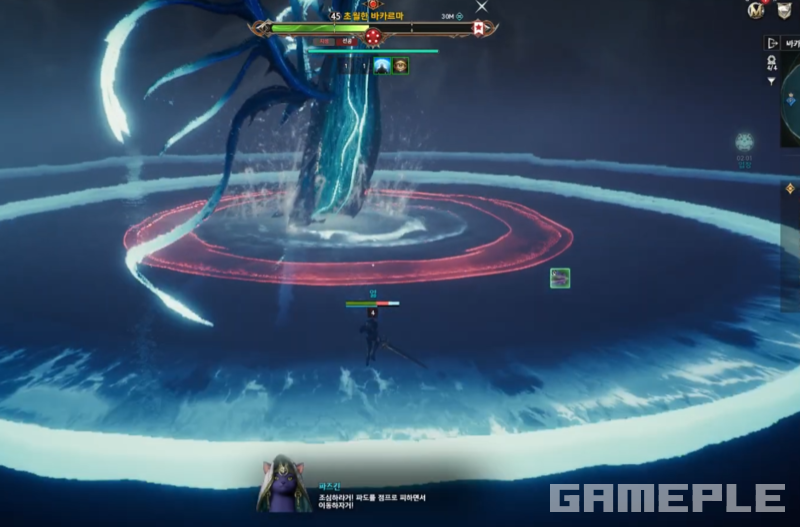
Task: Click the glowing entry timer icon
Action: [x=744, y=142]
